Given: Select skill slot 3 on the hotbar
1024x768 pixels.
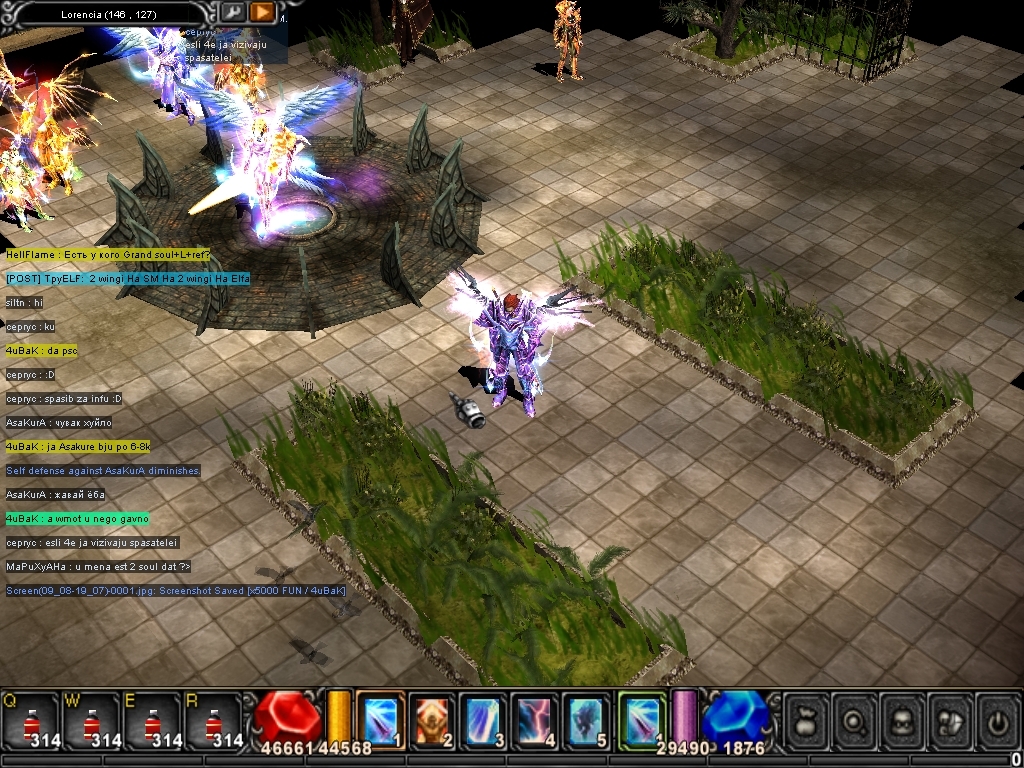Looking at the screenshot, I should (x=484, y=720).
